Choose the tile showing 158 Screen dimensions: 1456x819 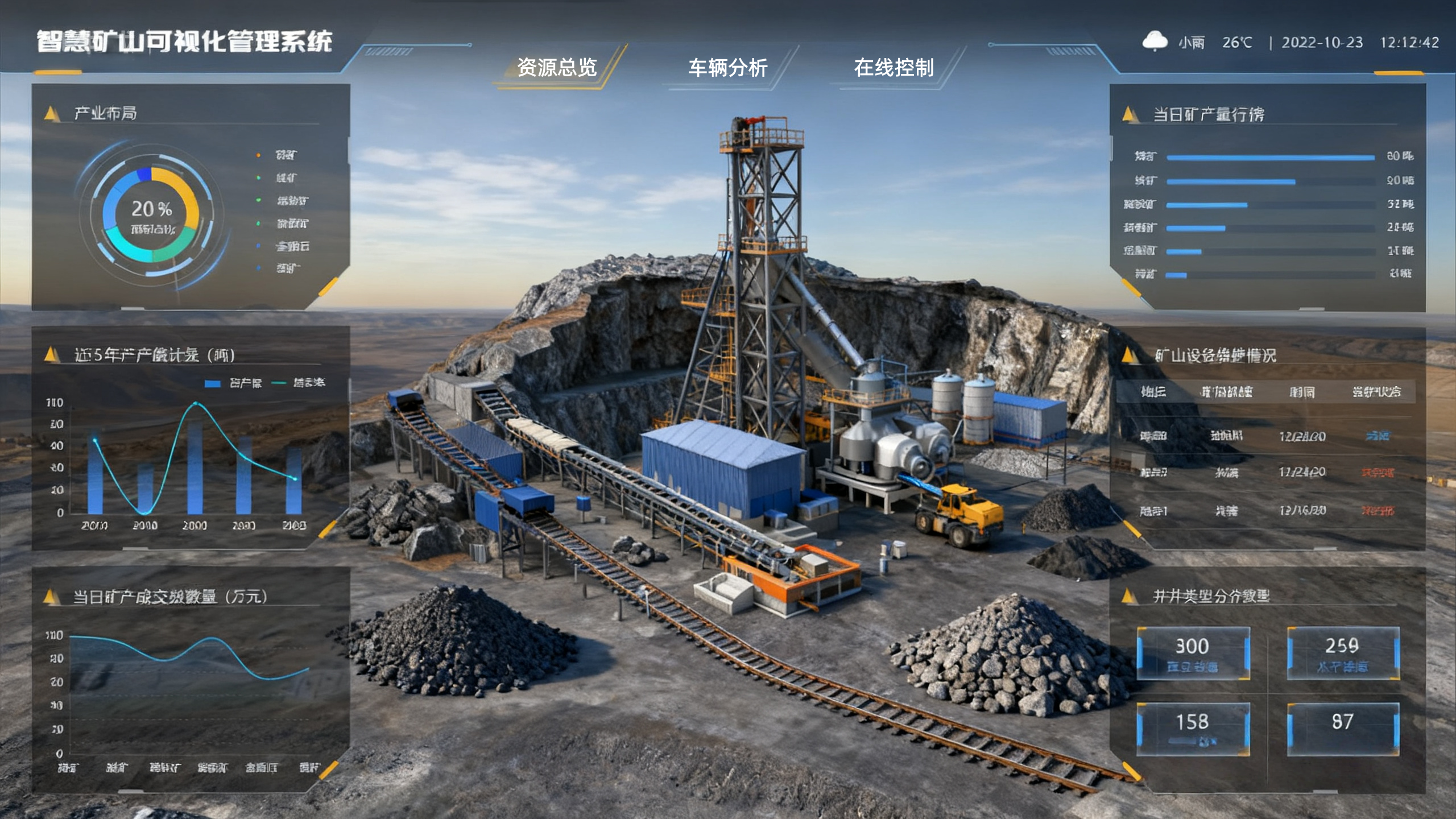(x=1193, y=729)
